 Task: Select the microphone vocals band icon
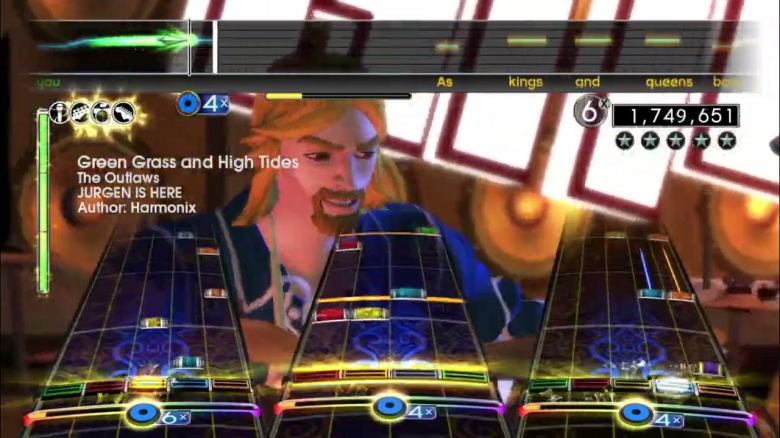click(x=59, y=112)
